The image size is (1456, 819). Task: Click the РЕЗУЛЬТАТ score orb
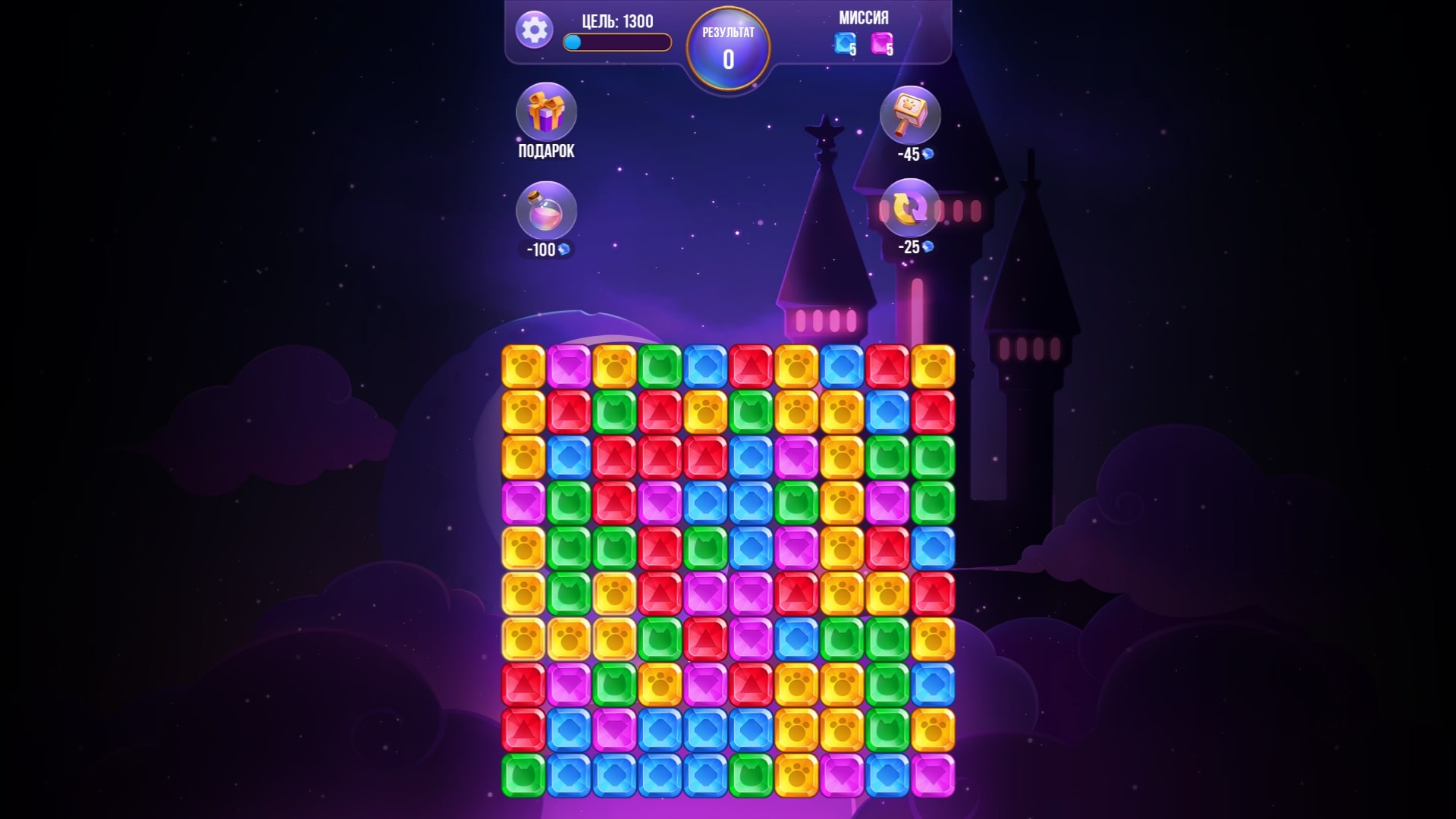(728, 47)
